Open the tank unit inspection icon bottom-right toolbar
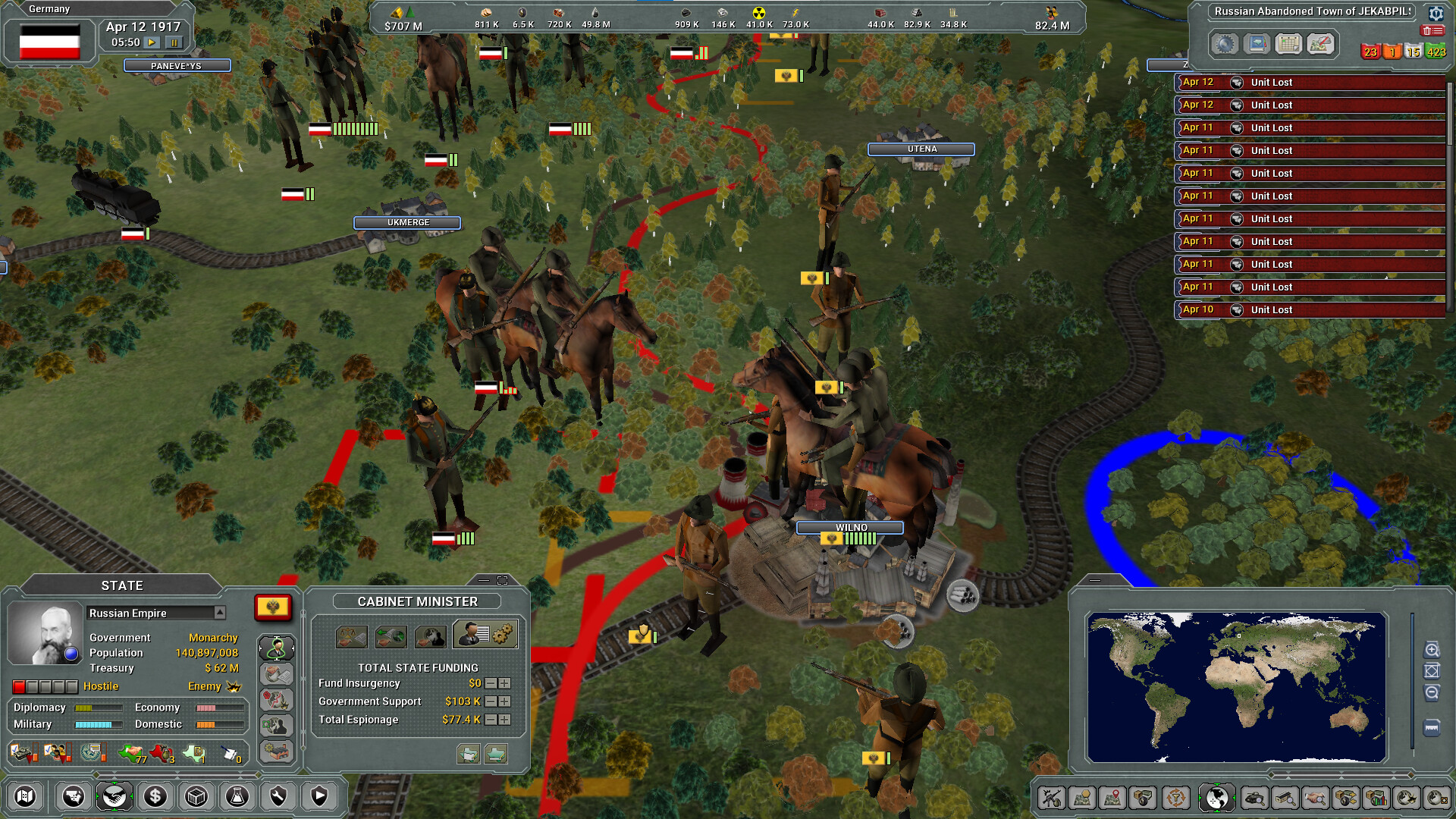Screen dimensions: 1456x819 coord(1255,798)
